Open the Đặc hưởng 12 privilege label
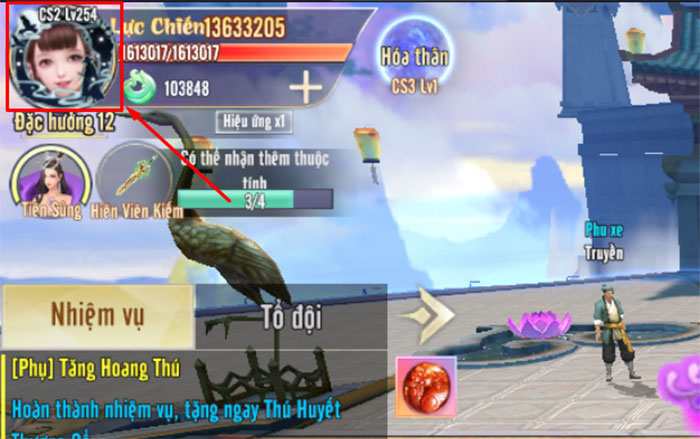The image size is (700, 439). (x=64, y=123)
